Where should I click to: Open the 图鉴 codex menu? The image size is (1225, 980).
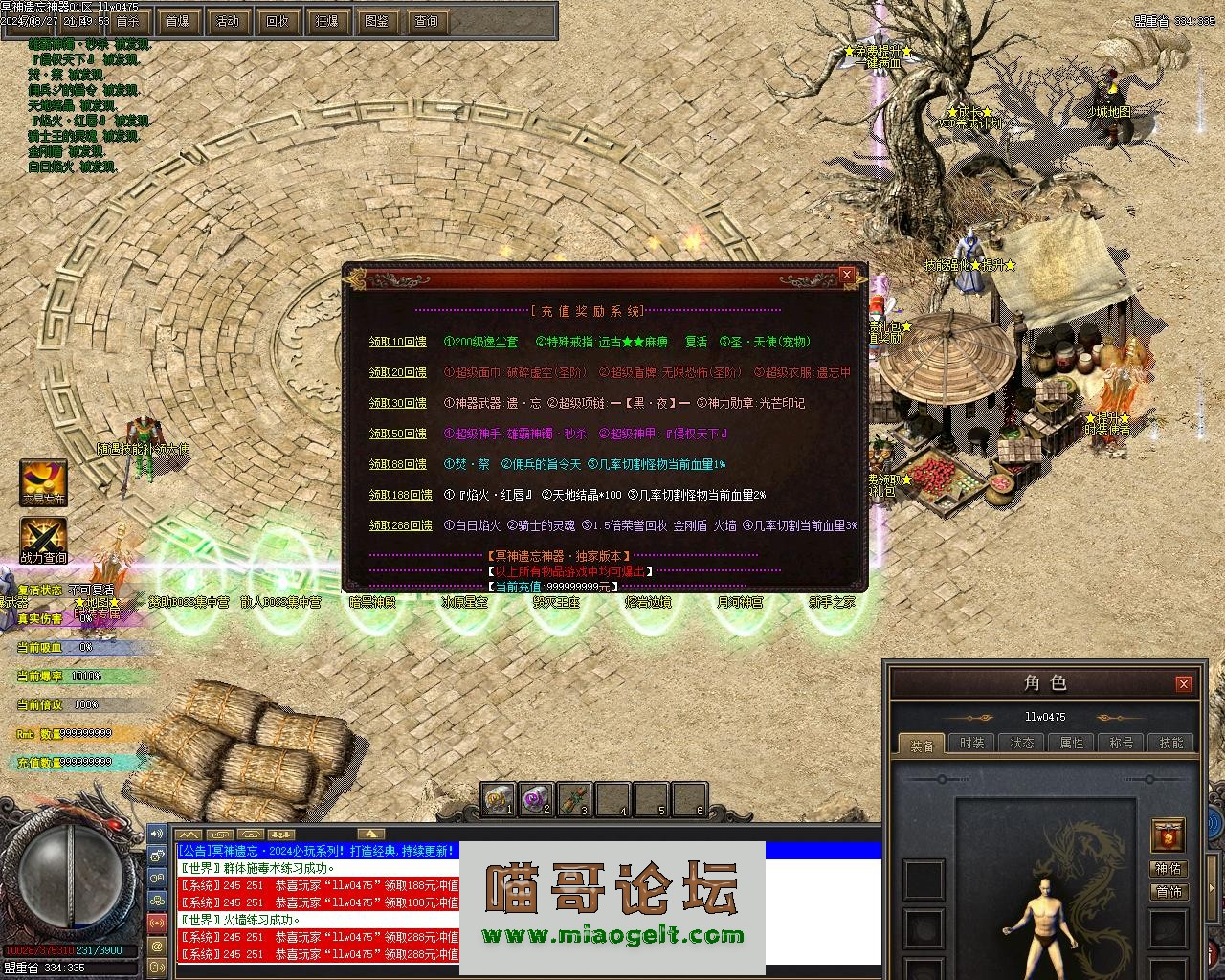coord(377,21)
